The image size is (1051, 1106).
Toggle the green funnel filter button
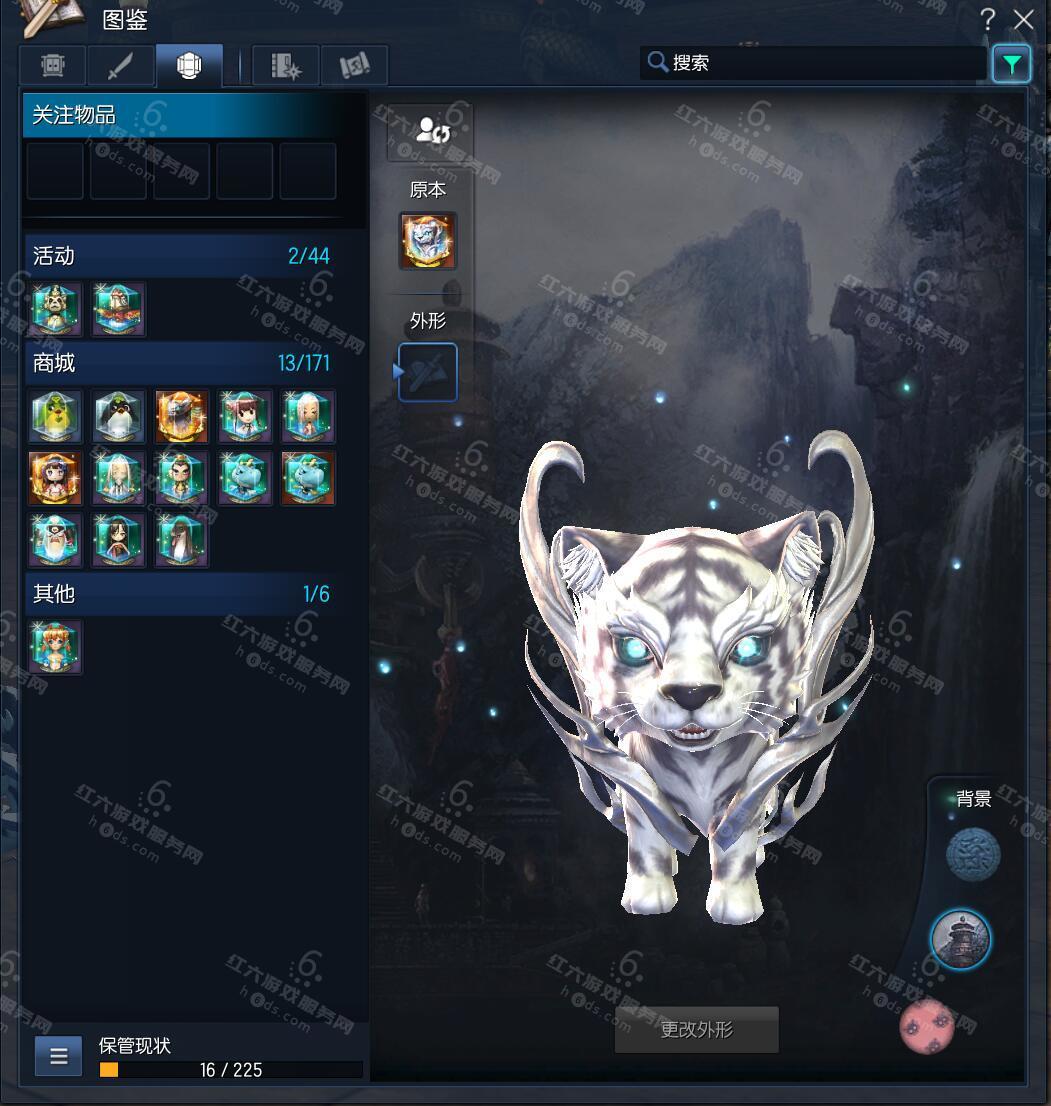click(1011, 65)
